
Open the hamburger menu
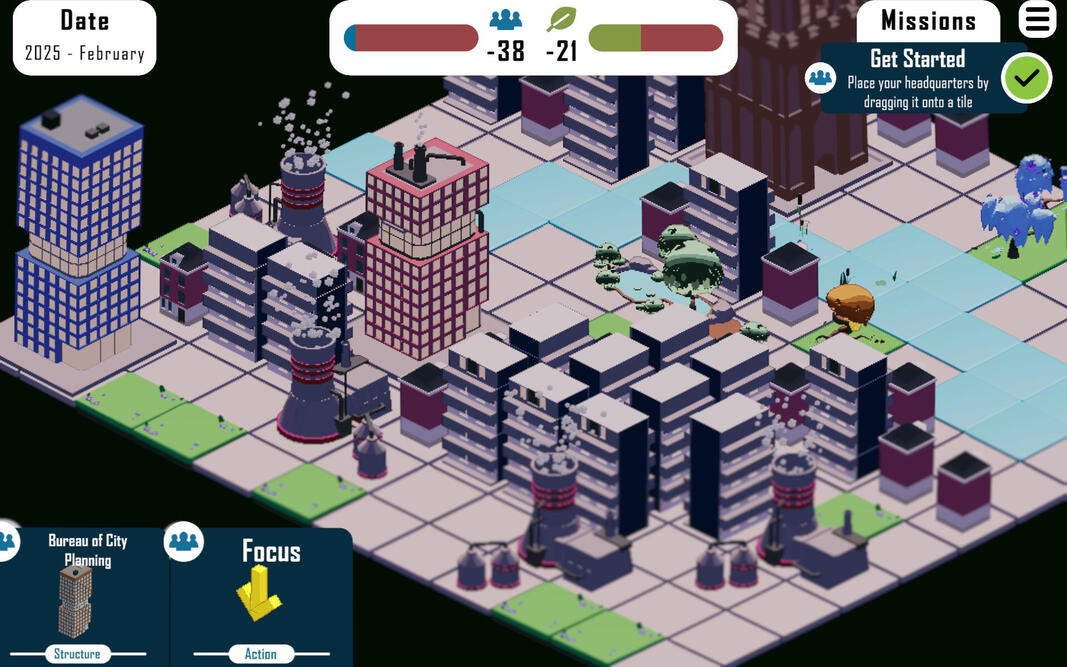click(1037, 19)
